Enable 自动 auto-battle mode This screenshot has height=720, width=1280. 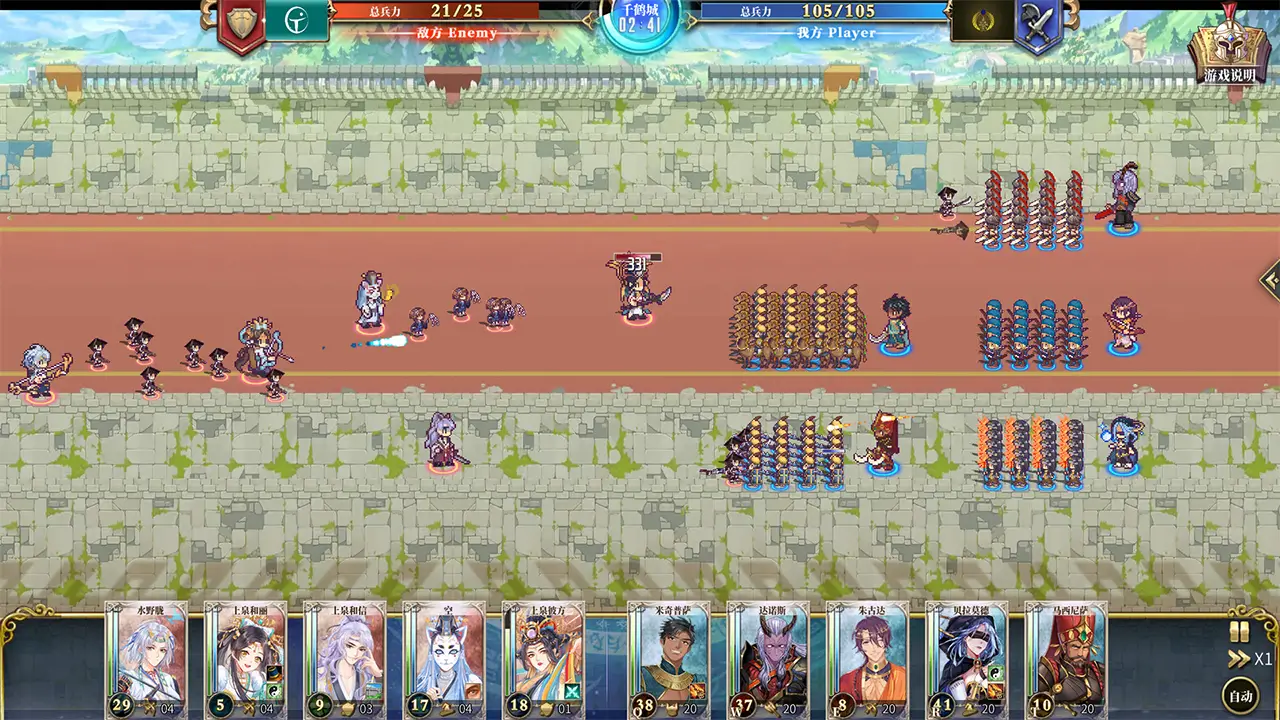pyautogui.click(x=1239, y=695)
